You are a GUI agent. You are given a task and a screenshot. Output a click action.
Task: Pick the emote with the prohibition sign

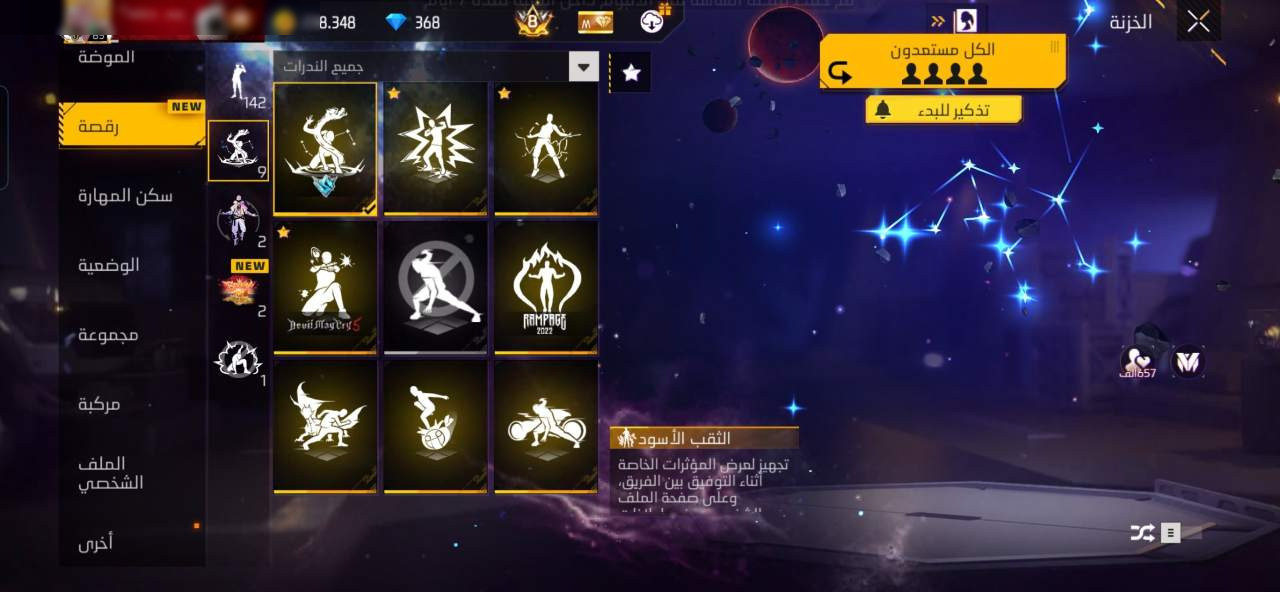click(x=436, y=288)
